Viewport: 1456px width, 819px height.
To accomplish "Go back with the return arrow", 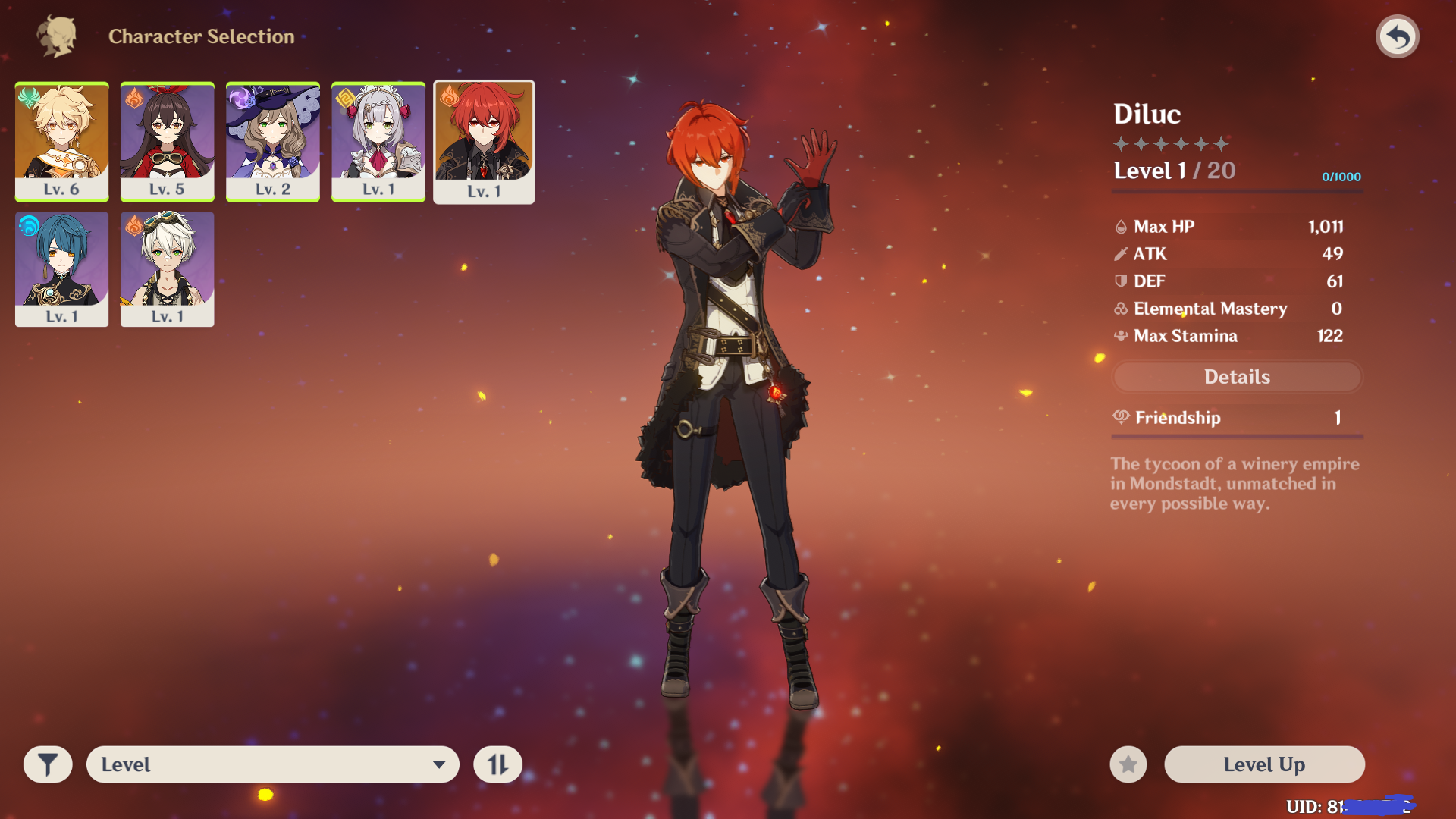I will point(1397,36).
